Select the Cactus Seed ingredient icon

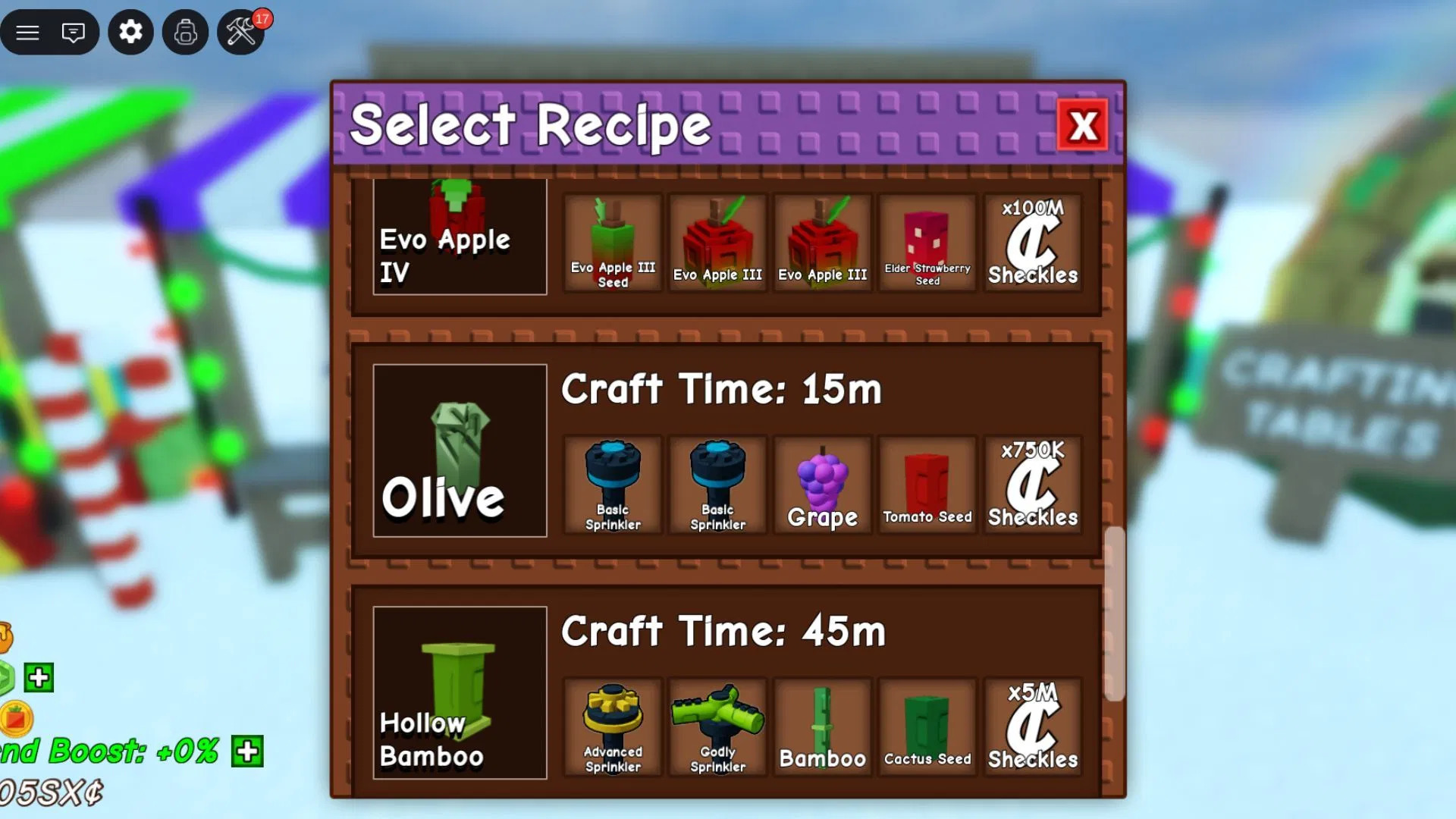[927, 726]
